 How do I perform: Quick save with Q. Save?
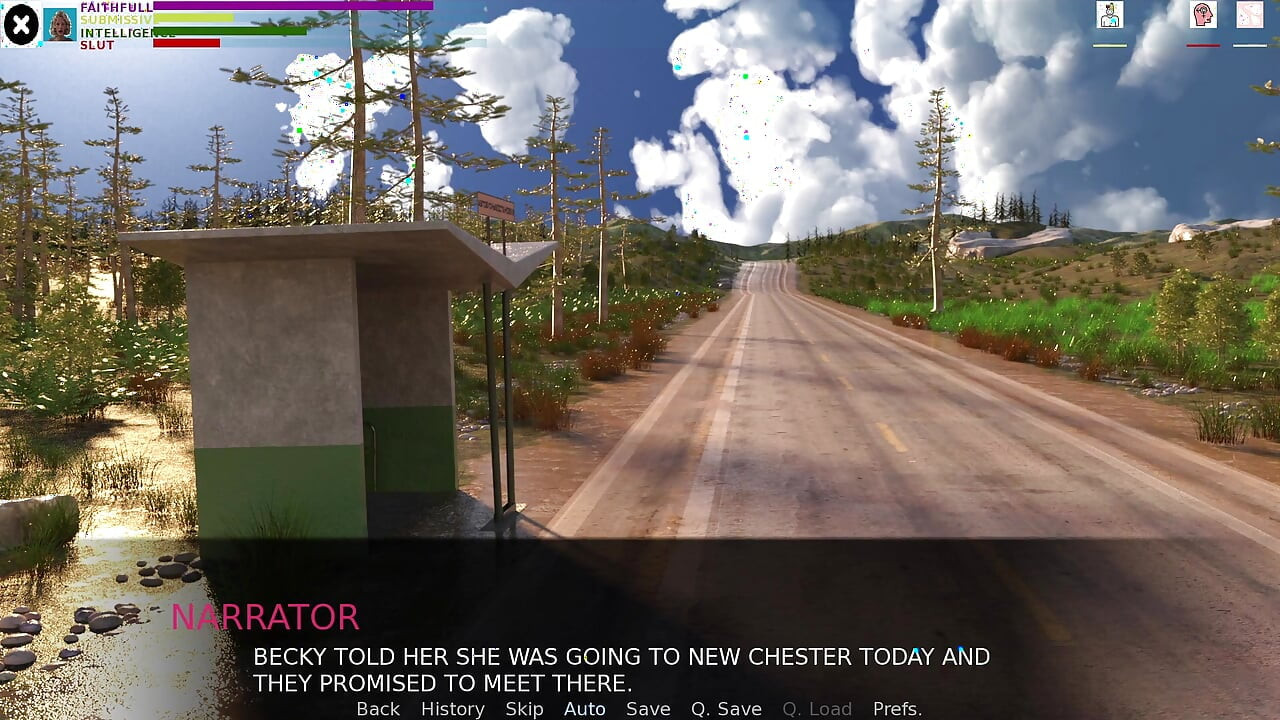coord(726,709)
